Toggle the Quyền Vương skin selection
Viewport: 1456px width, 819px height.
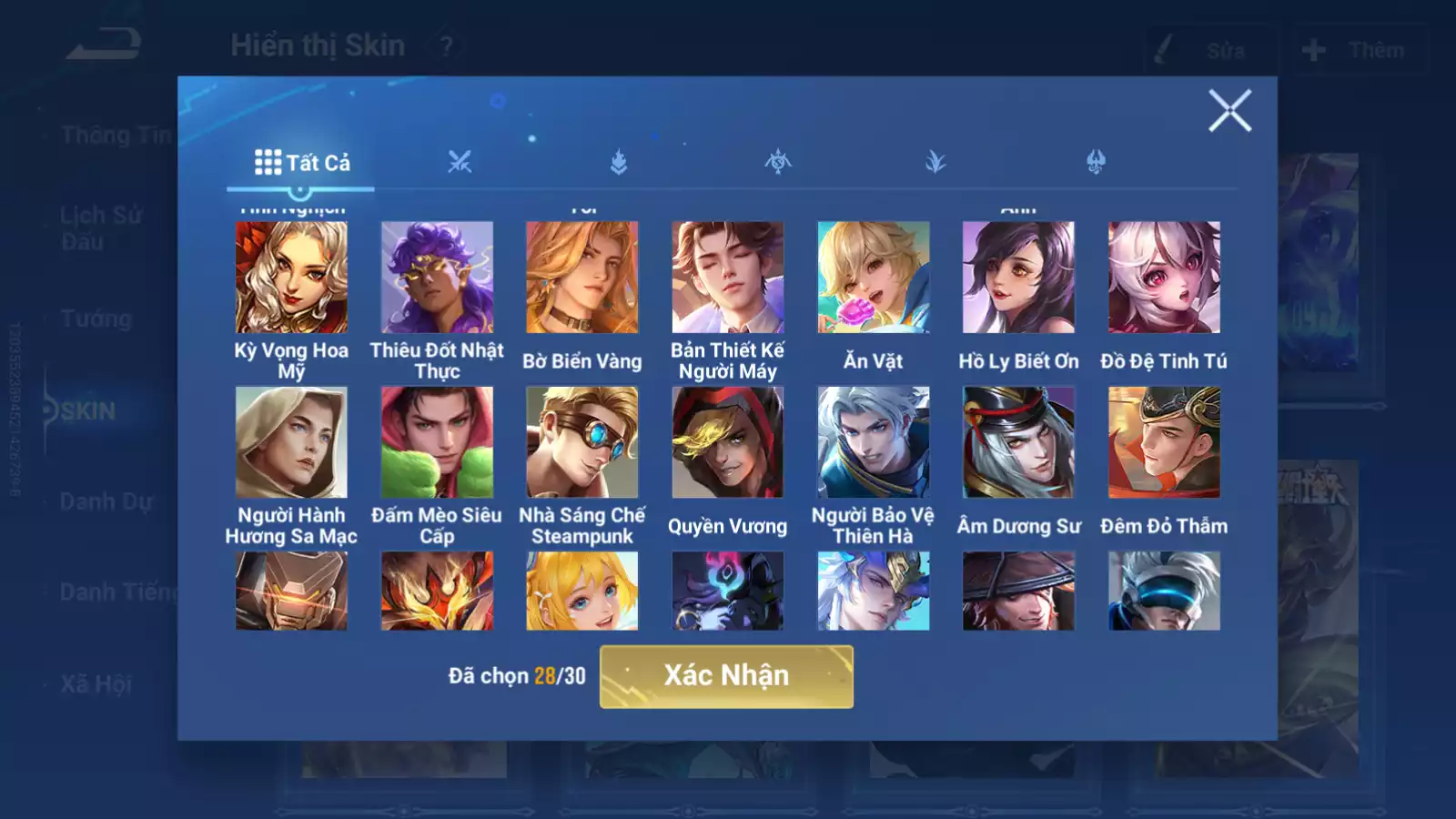(x=728, y=443)
